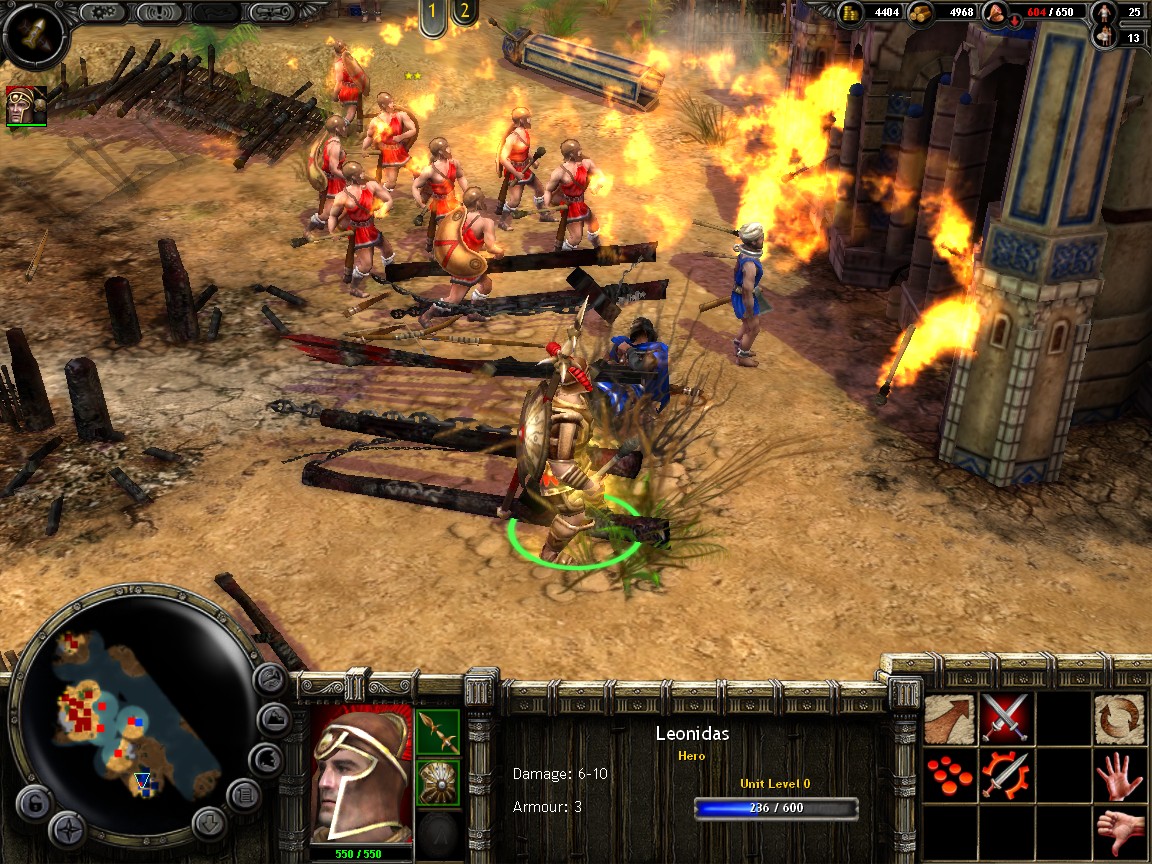Click the round shield equipment slot

coord(437,782)
